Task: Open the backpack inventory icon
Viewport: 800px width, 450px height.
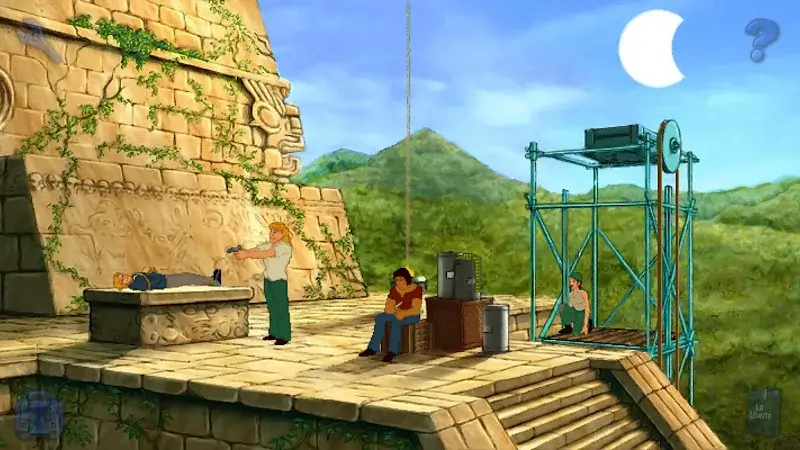Action: tap(39, 413)
